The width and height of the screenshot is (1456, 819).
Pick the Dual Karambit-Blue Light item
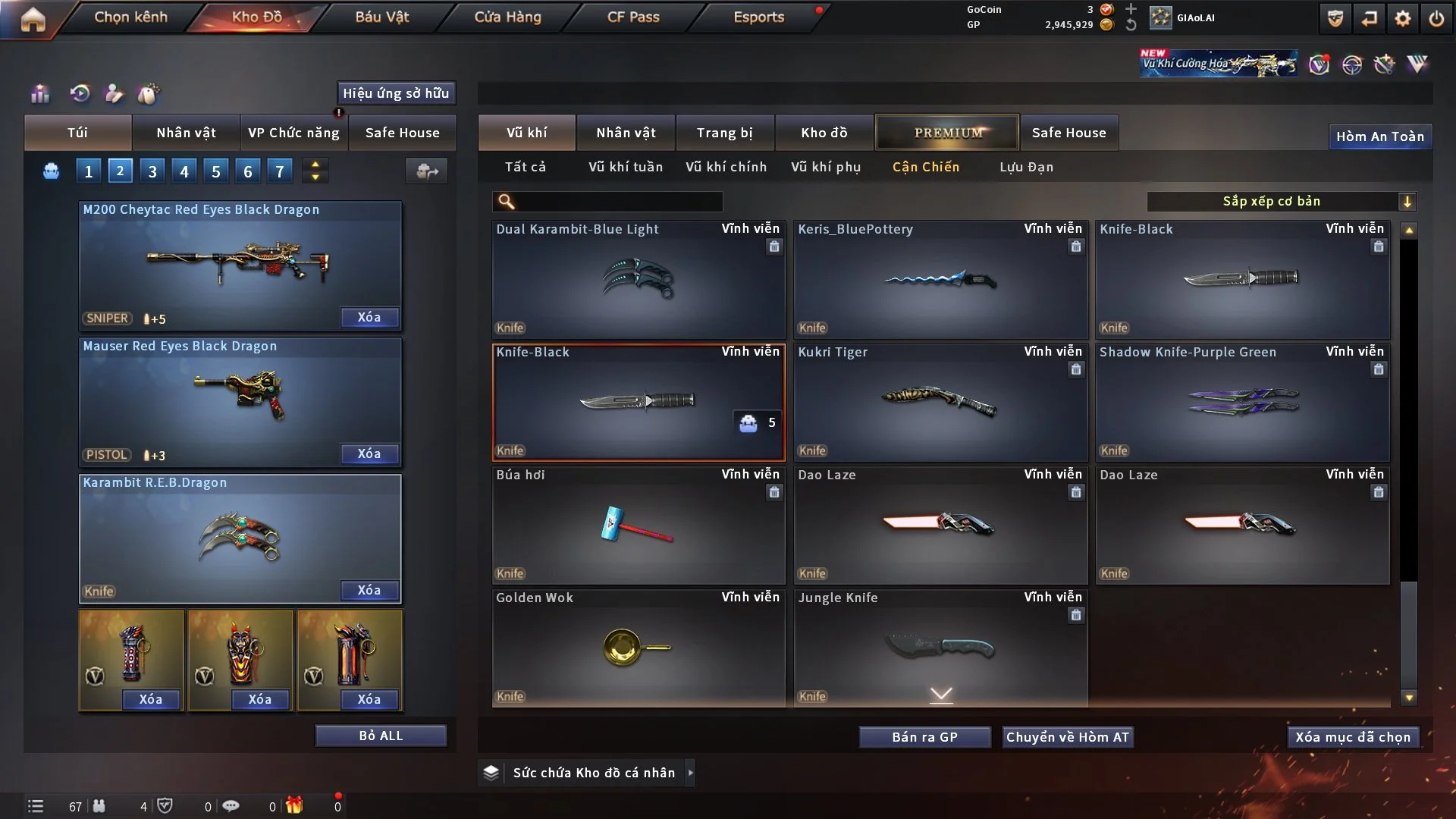click(x=639, y=280)
